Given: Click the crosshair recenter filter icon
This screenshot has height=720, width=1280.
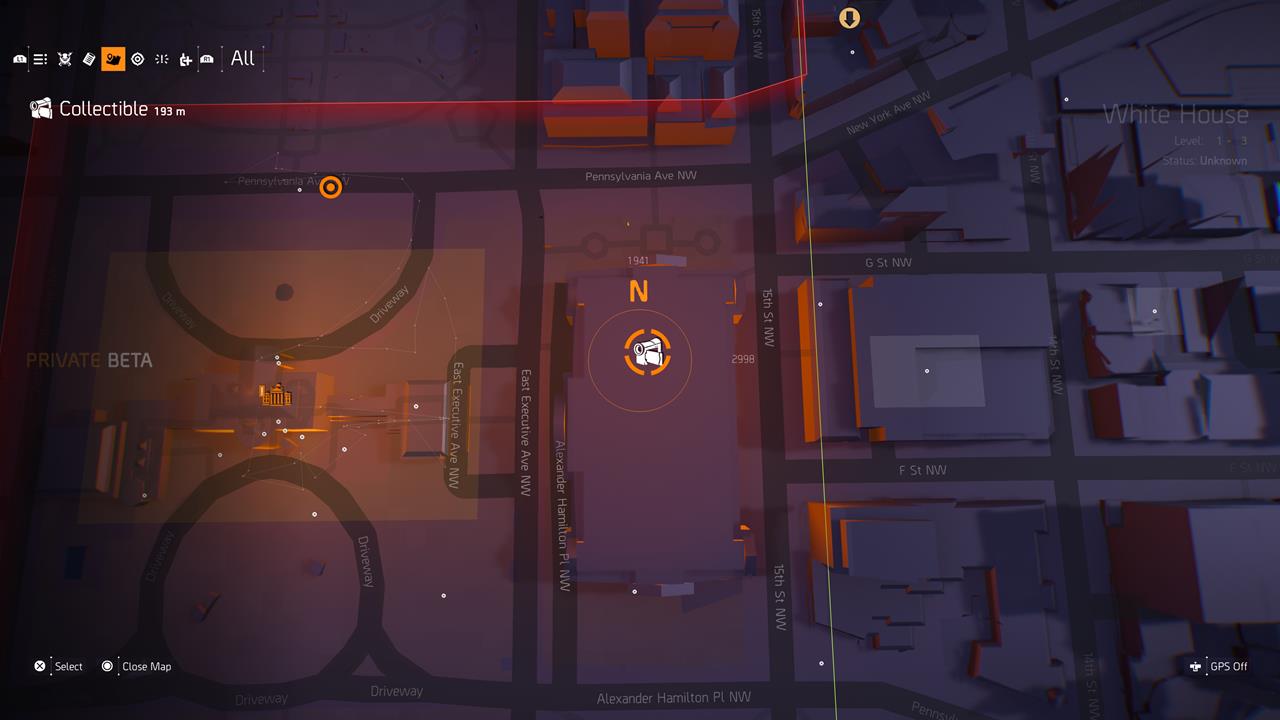Looking at the screenshot, I should (161, 58).
